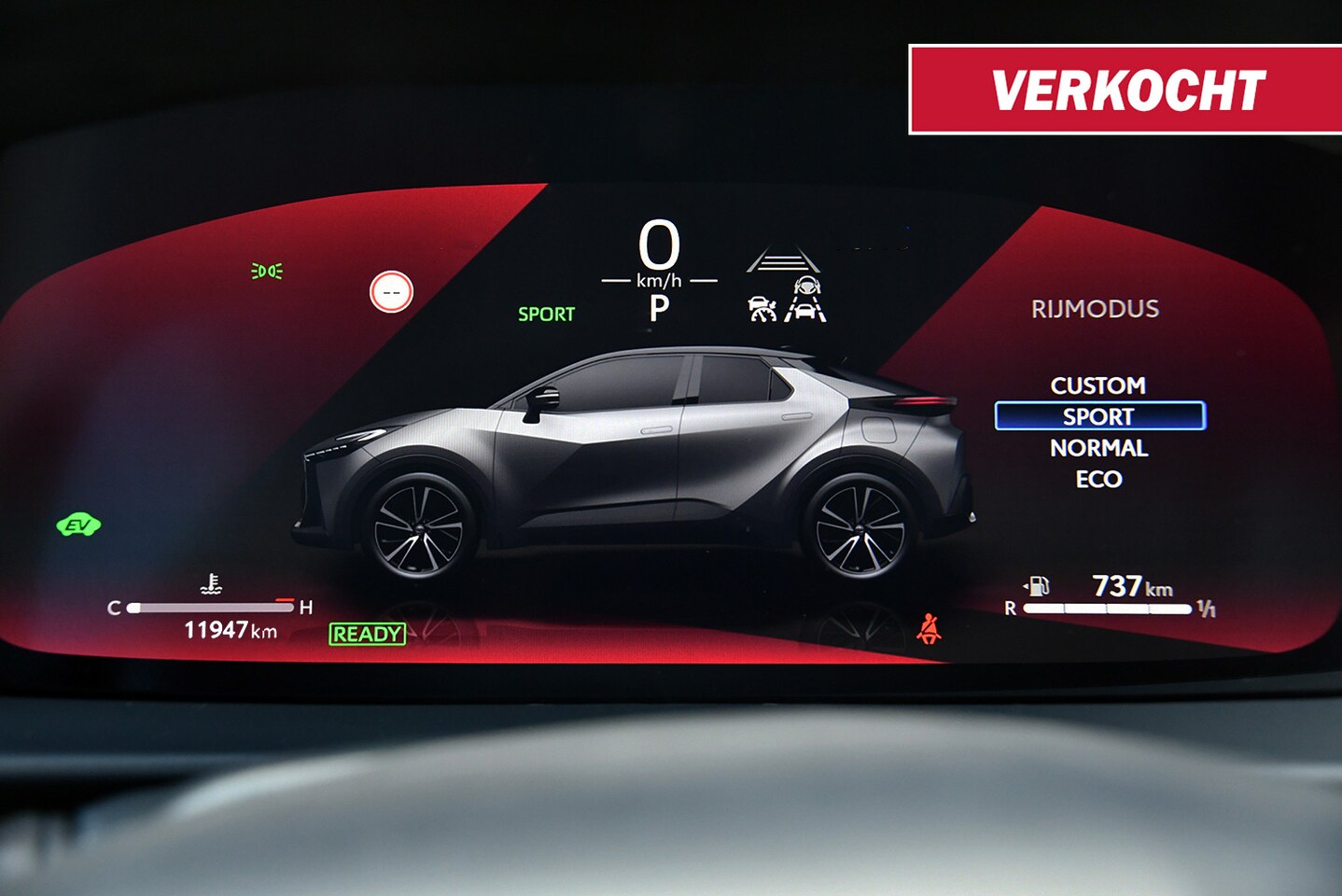Select the CUSTOM drive mode
This screenshot has width=1342, height=896.
coord(1097,385)
